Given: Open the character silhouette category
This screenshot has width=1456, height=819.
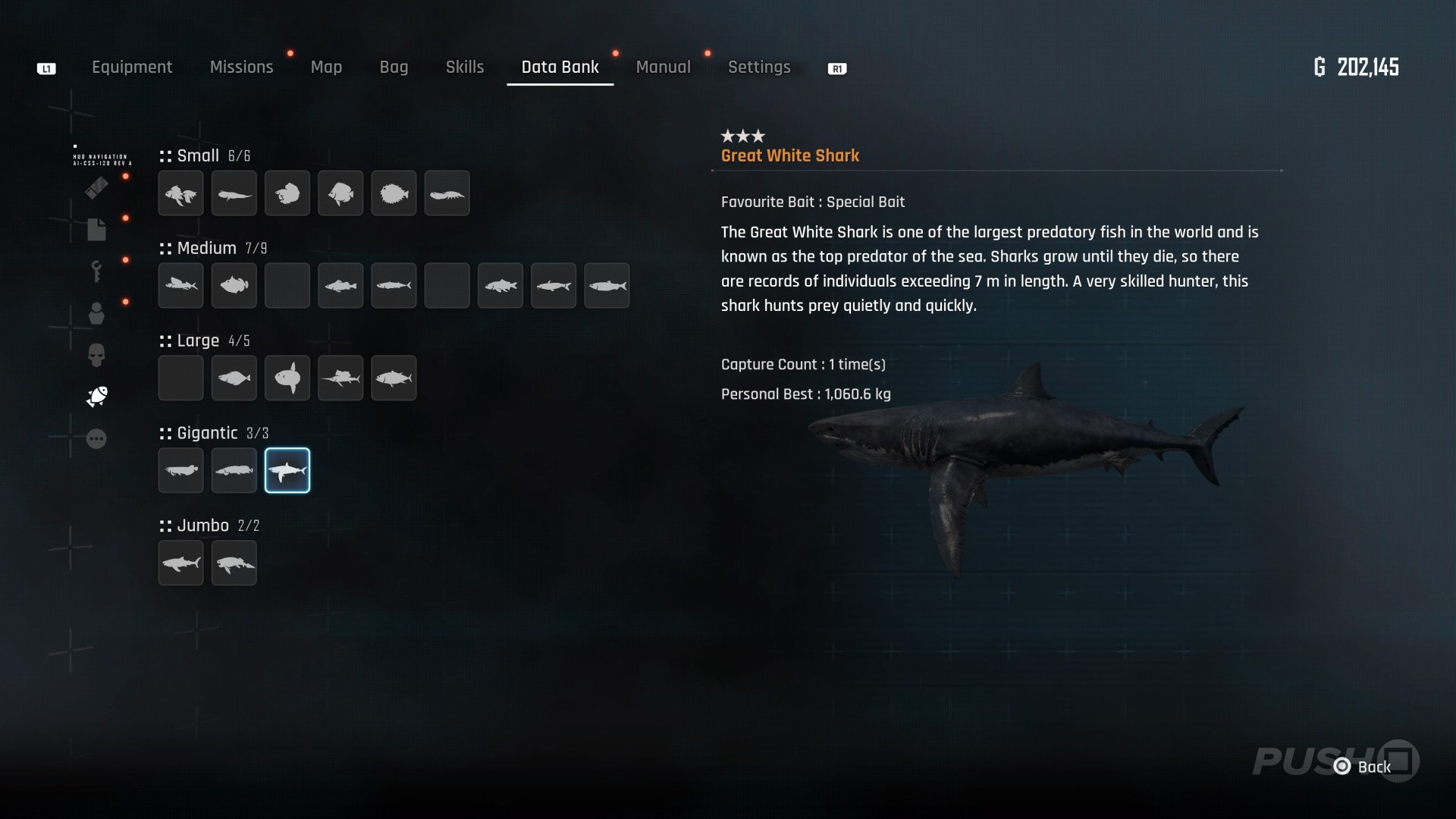Looking at the screenshot, I should click(96, 313).
